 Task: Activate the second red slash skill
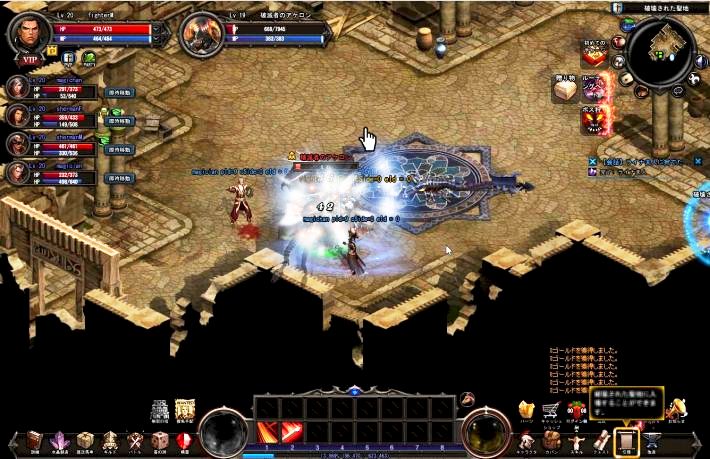292,432
